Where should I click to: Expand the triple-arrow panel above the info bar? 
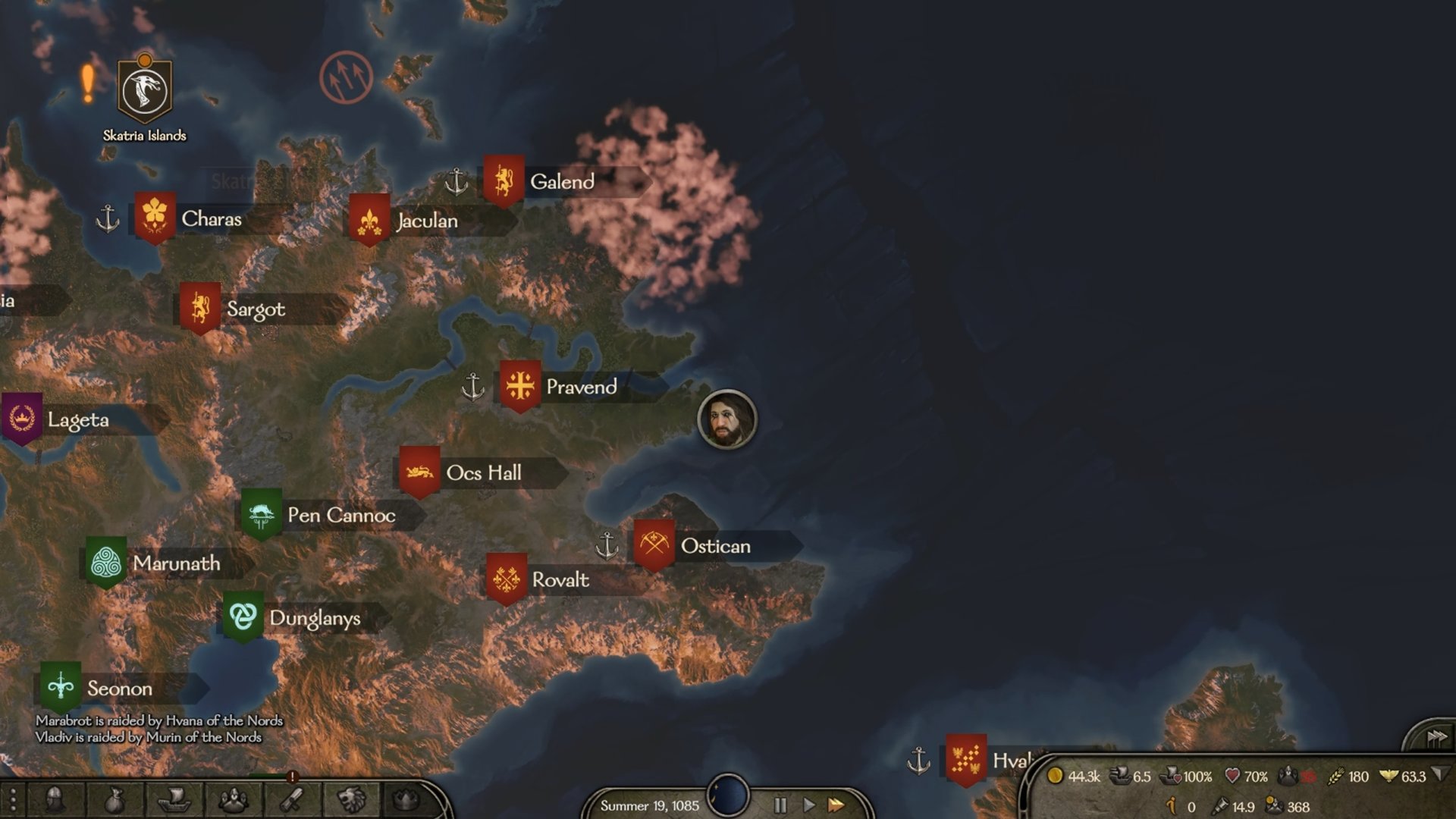(1436, 738)
